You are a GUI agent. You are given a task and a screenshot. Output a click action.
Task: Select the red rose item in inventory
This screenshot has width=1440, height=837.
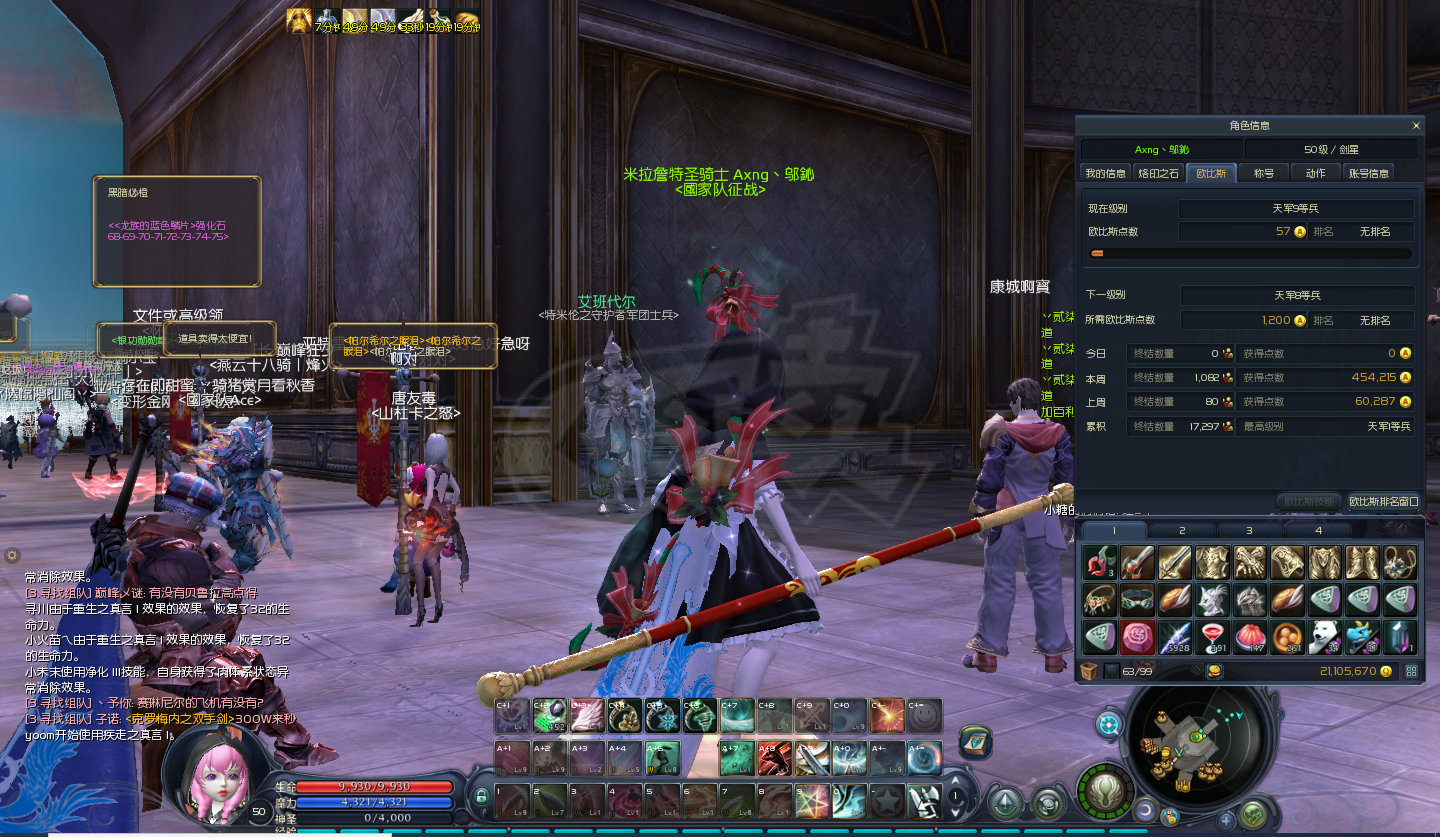[x=1137, y=637]
